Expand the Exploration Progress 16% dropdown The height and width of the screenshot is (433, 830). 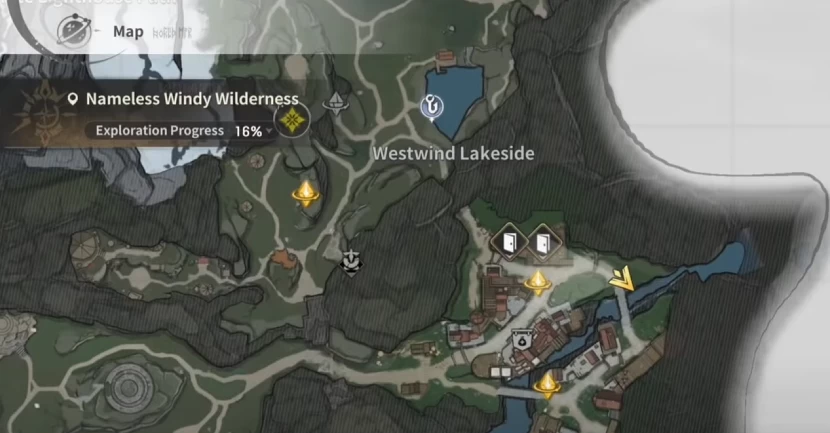click(x=269, y=132)
